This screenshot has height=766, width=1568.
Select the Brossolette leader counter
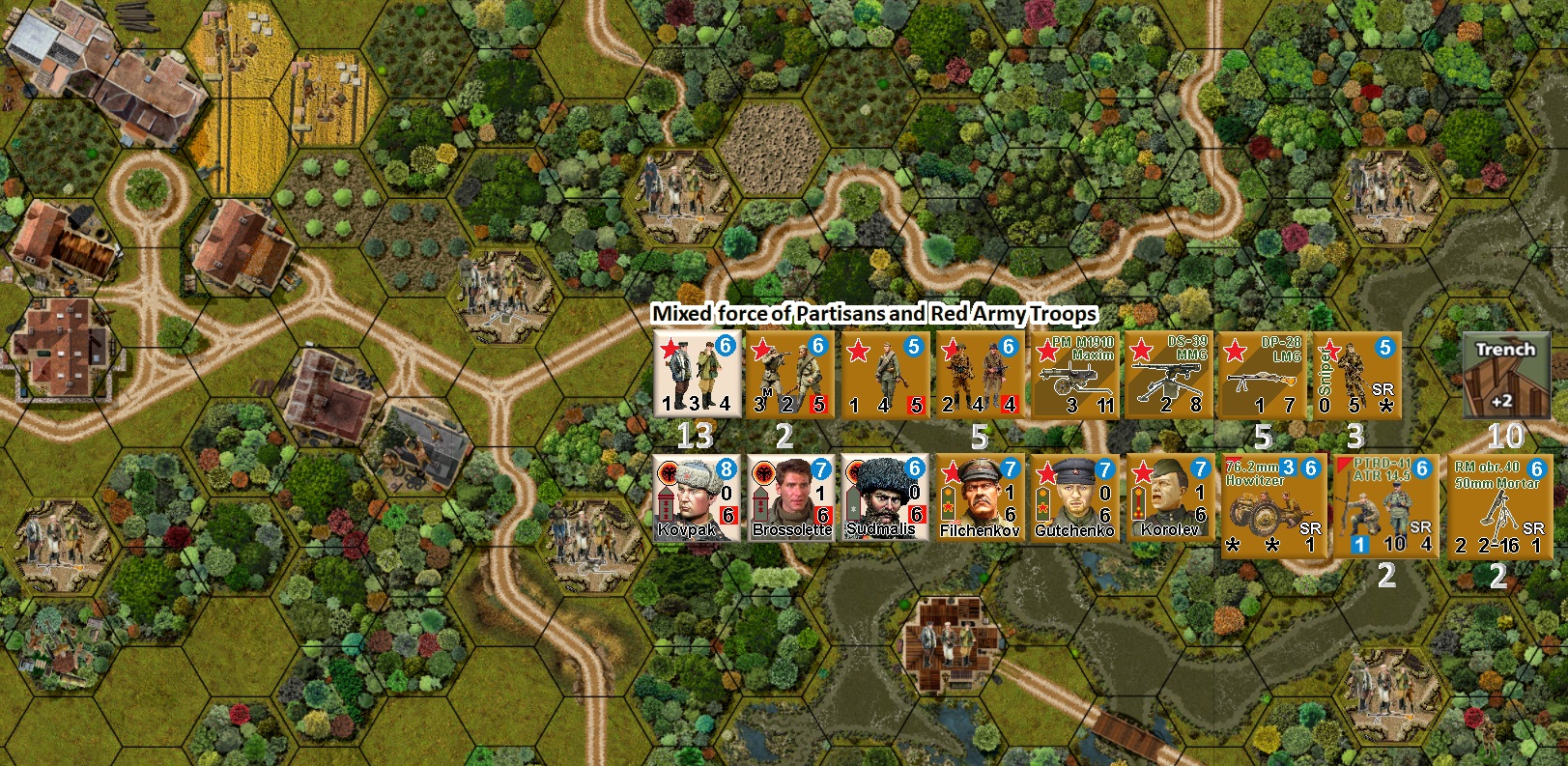point(793,501)
